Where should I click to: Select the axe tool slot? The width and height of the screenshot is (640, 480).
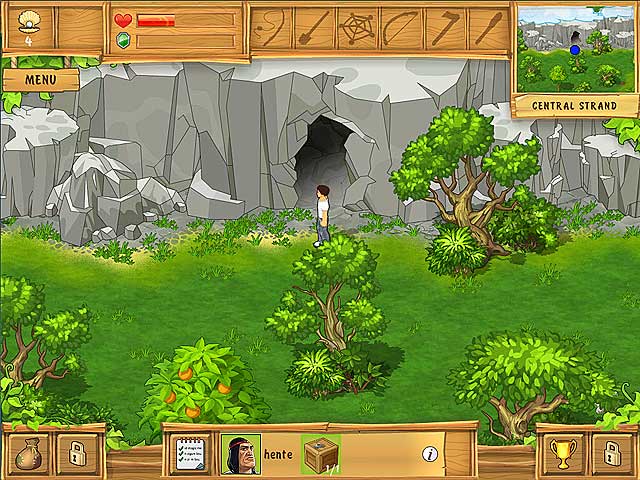tap(444, 28)
